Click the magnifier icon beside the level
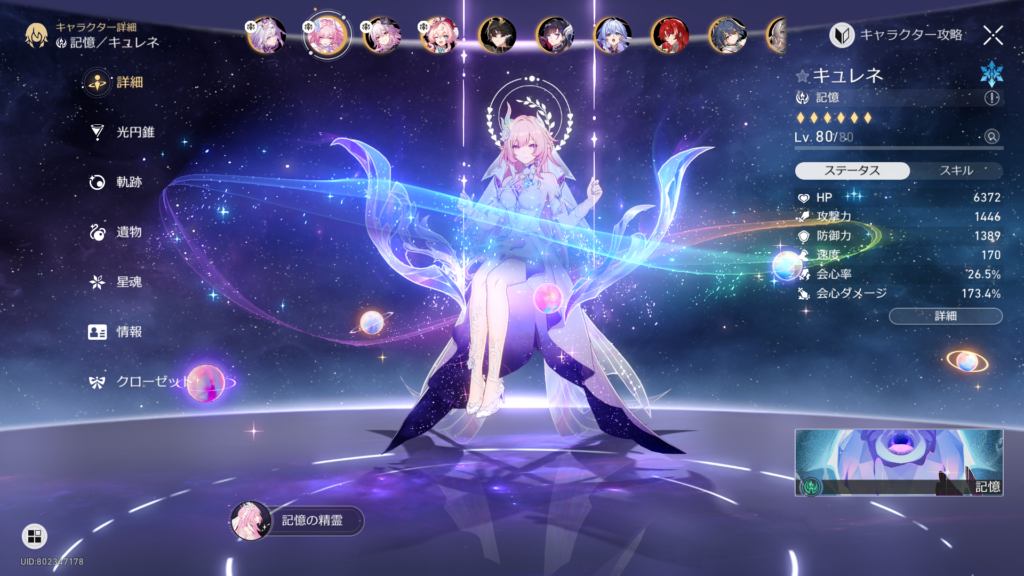Image resolution: width=1024 pixels, height=576 pixels. [x=991, y=136]
